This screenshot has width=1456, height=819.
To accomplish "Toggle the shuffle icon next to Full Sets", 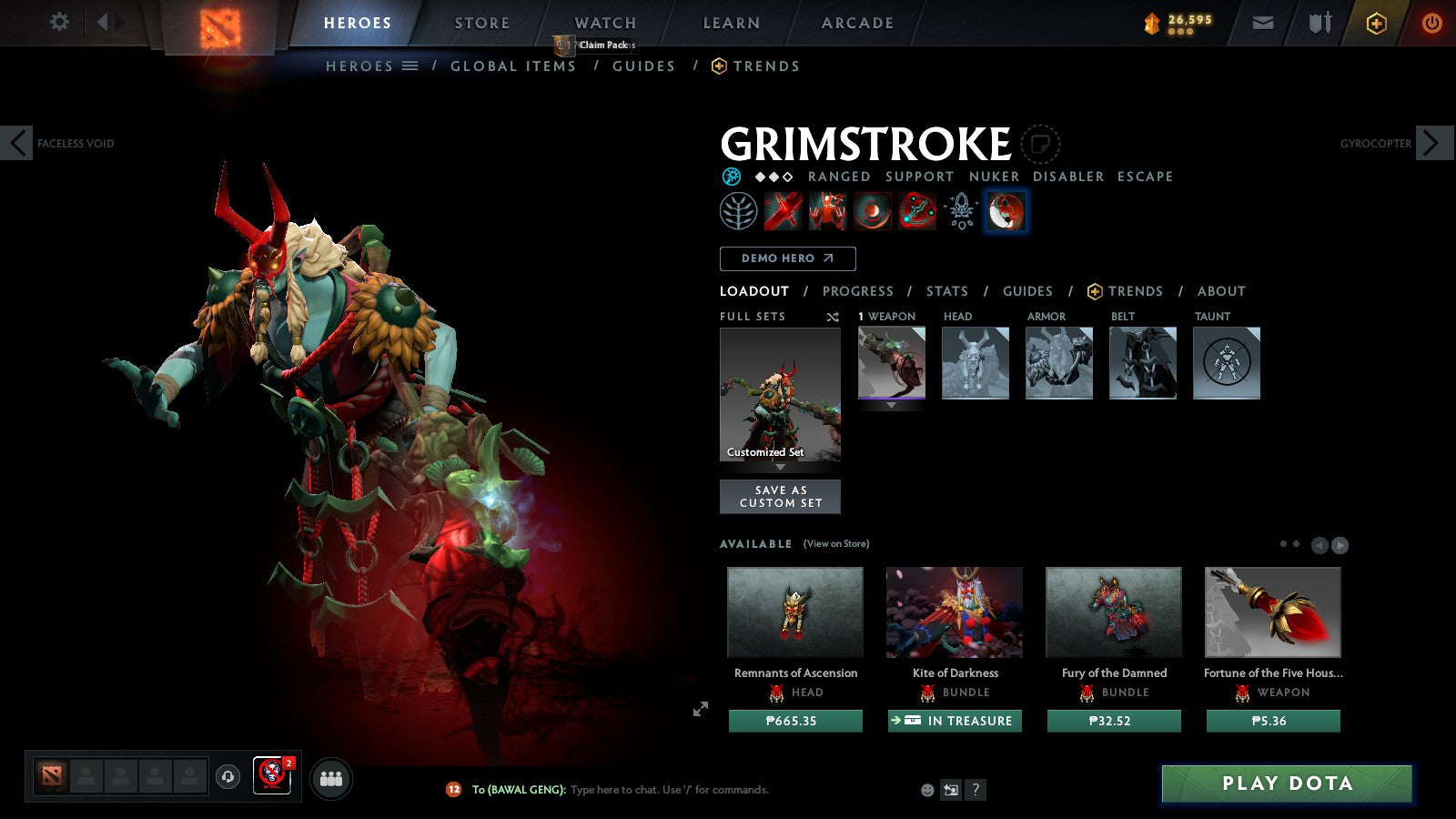I will coord(831,317).
